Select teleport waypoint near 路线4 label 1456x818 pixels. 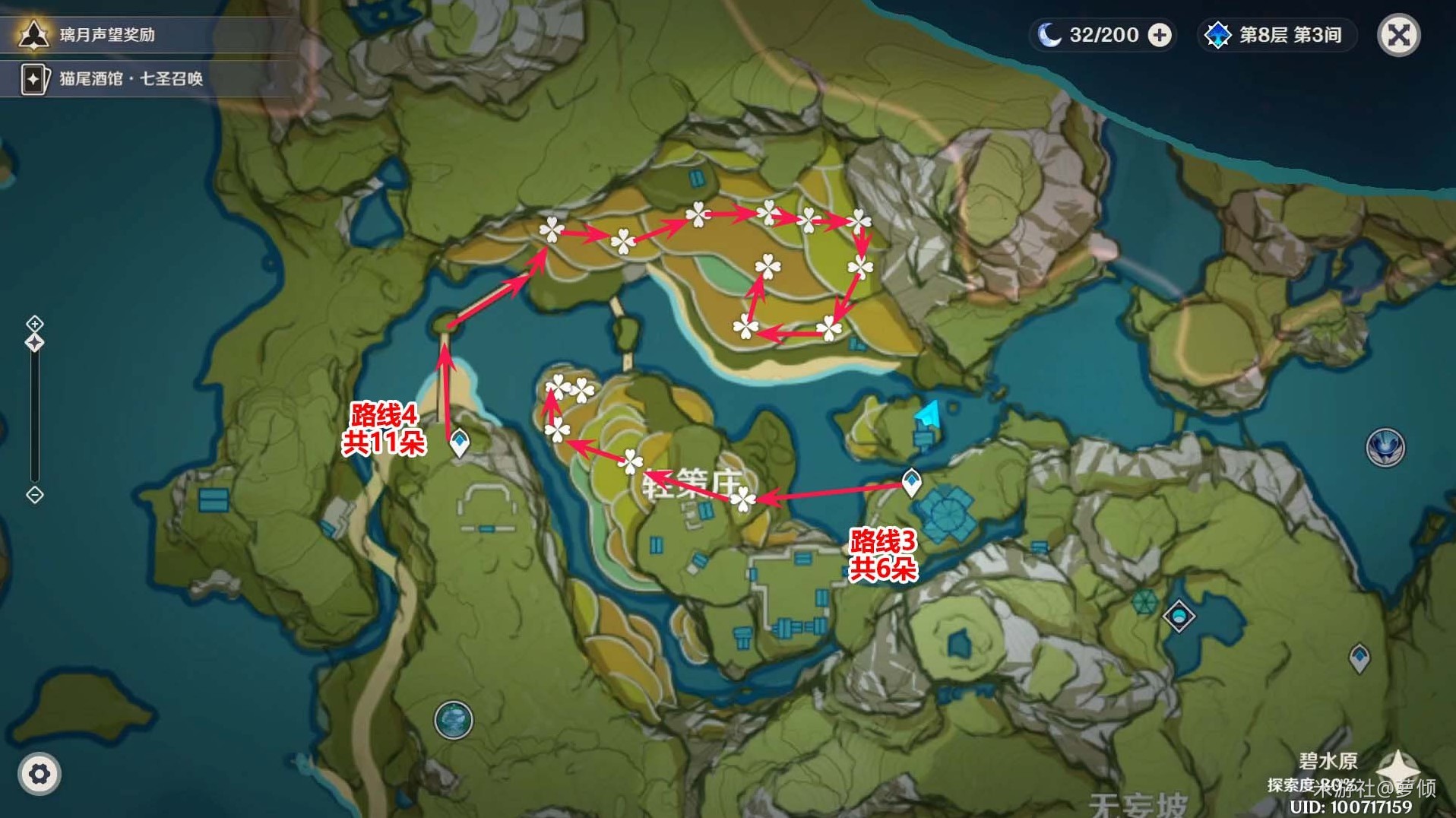tap(460, 442)
